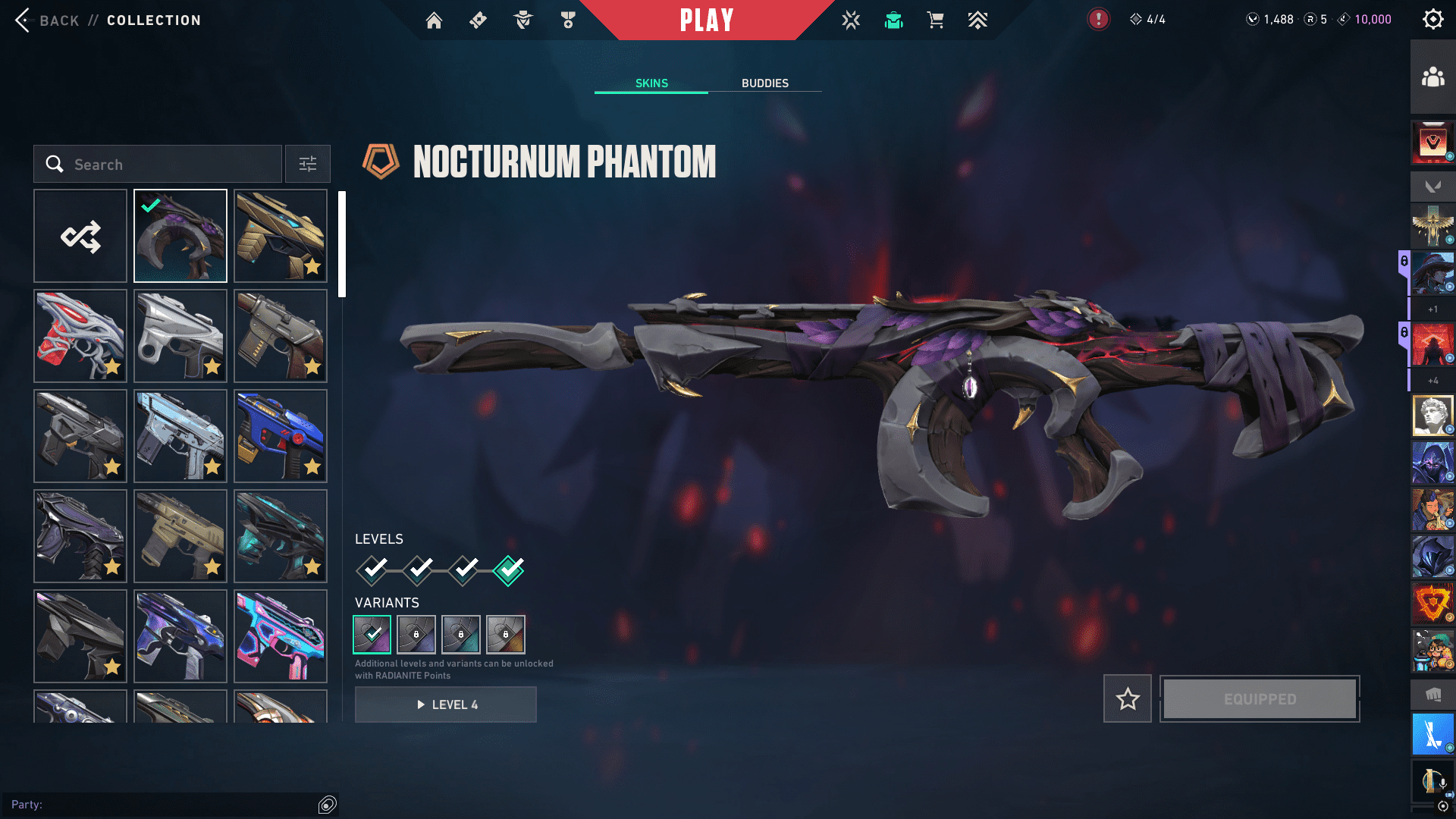This screenshot has width=1456, height=819.
Task: Go back to the Collection screen
Action: (x=47, y=20)
